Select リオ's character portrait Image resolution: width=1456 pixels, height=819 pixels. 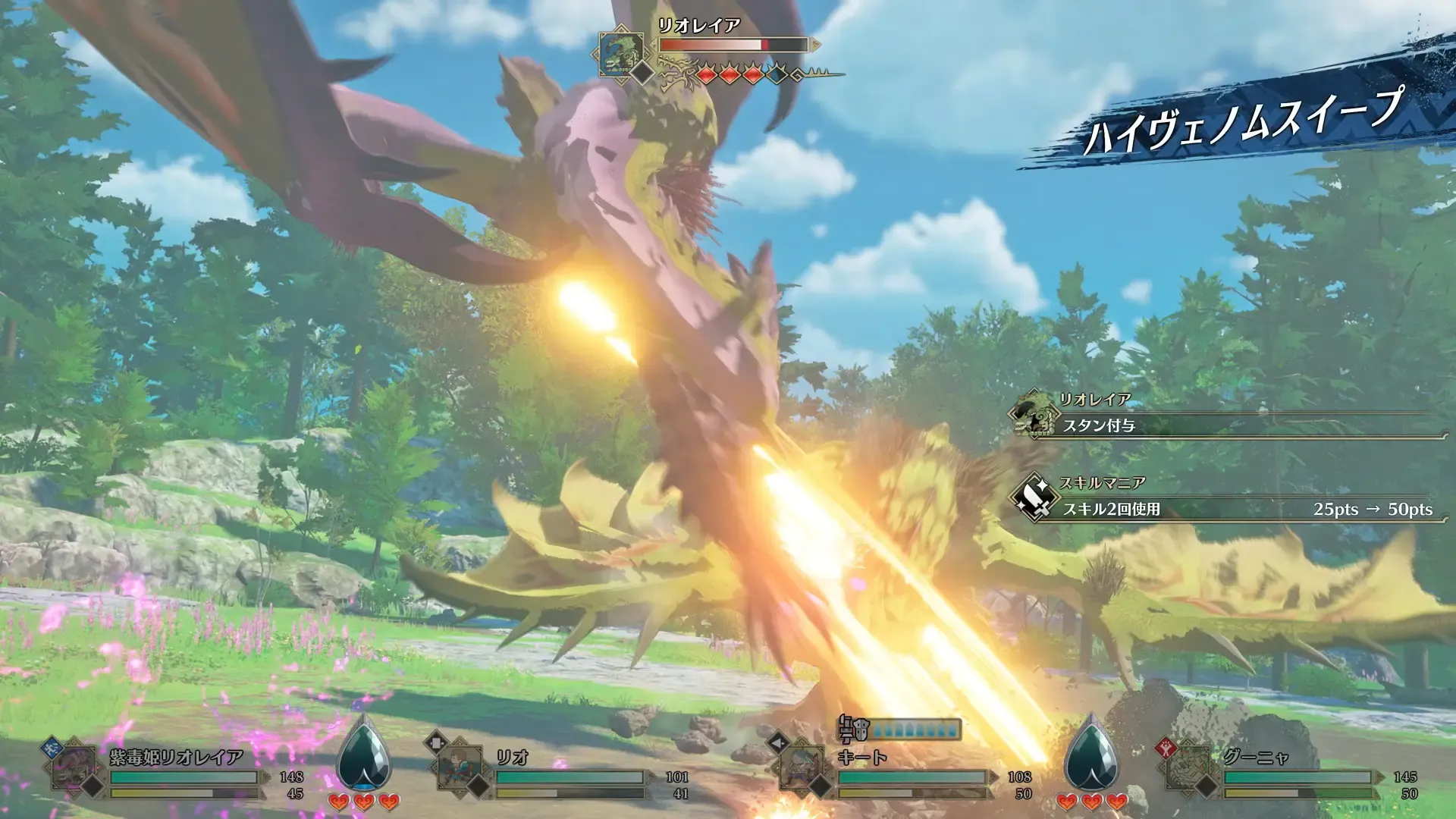460,767
